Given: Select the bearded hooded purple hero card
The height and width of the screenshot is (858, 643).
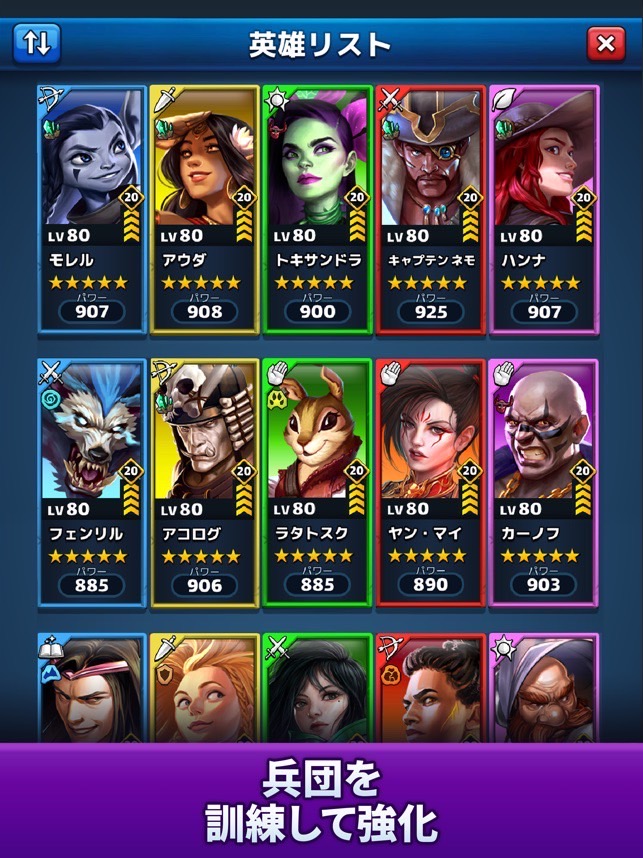Looking at the screenshot, I should point(543,688).
